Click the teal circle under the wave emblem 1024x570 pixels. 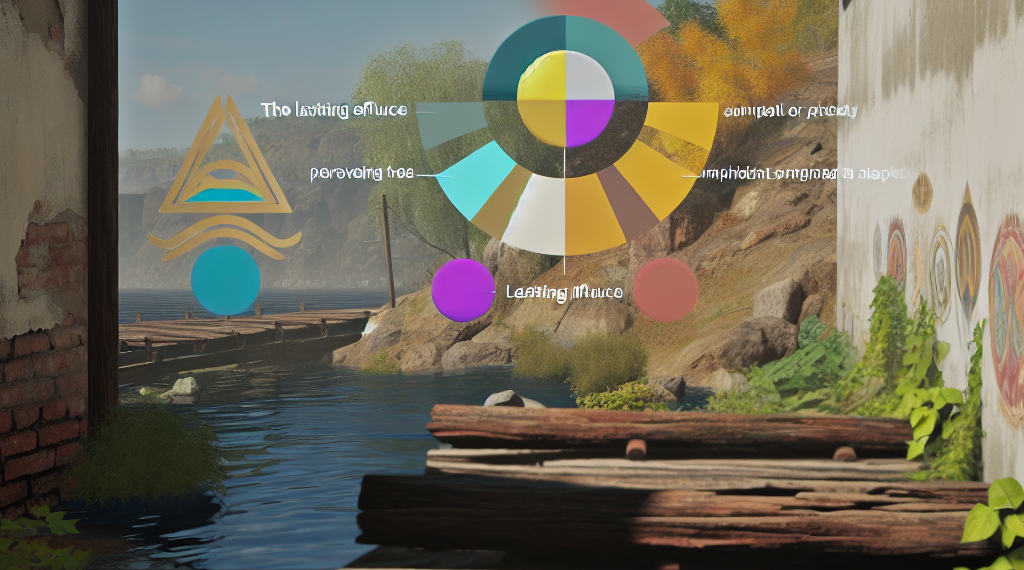tap(225, 281)
